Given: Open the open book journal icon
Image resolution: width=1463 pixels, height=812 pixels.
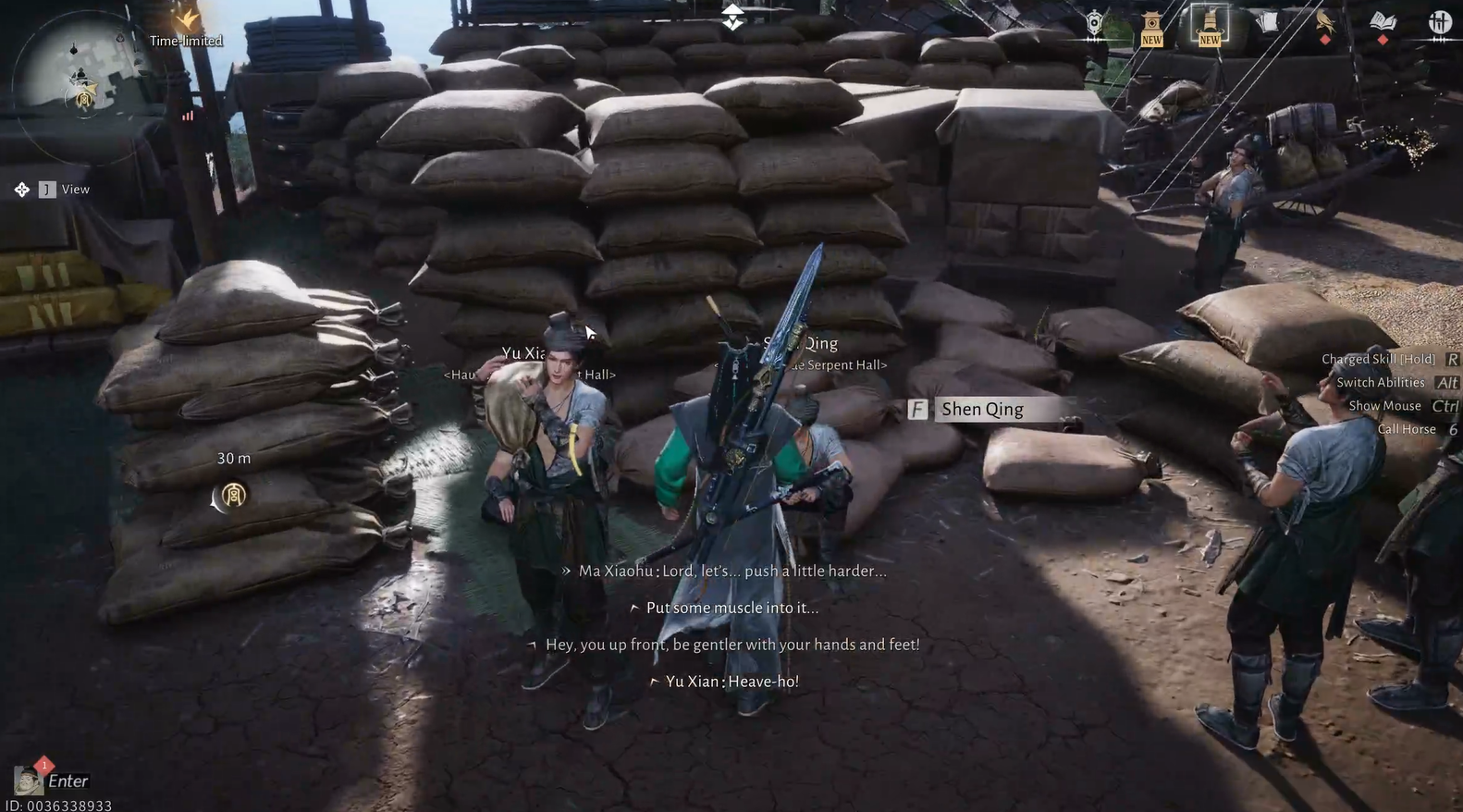Looking at the screenshot, I should pyautogui.click(x=1383, y=23).
